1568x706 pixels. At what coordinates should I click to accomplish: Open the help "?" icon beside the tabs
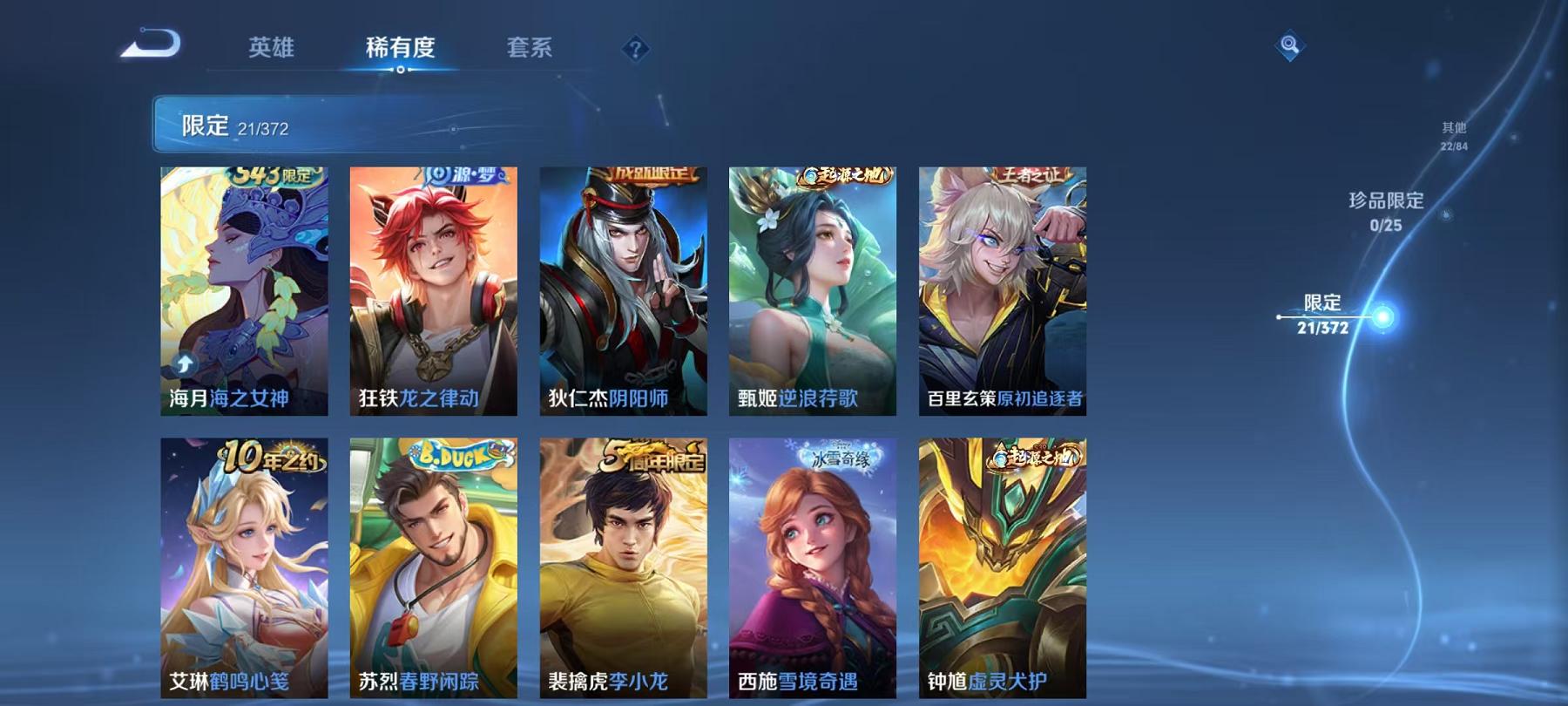coord(639,50)
